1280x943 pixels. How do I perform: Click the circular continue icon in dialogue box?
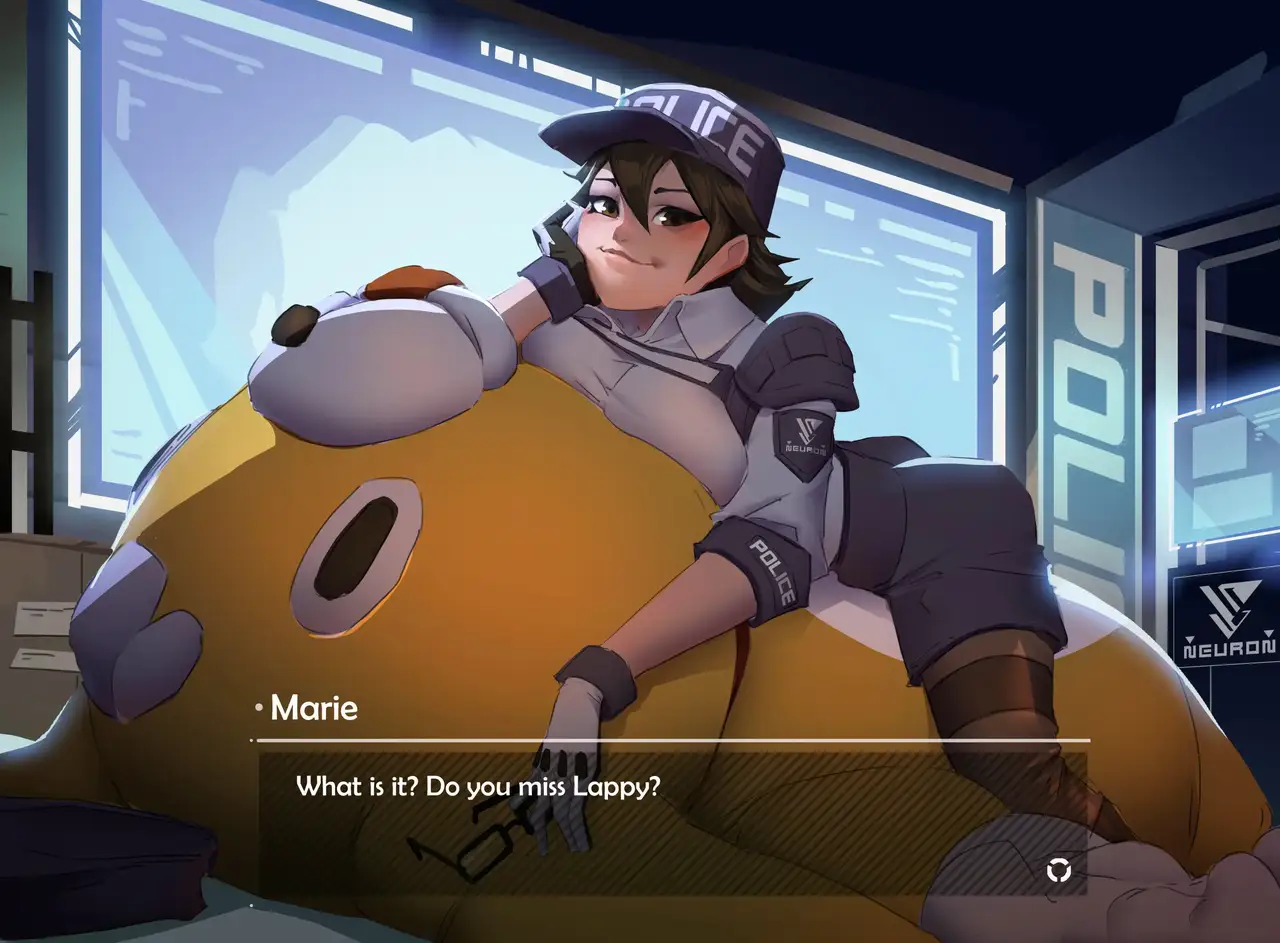pos(1058,870)
